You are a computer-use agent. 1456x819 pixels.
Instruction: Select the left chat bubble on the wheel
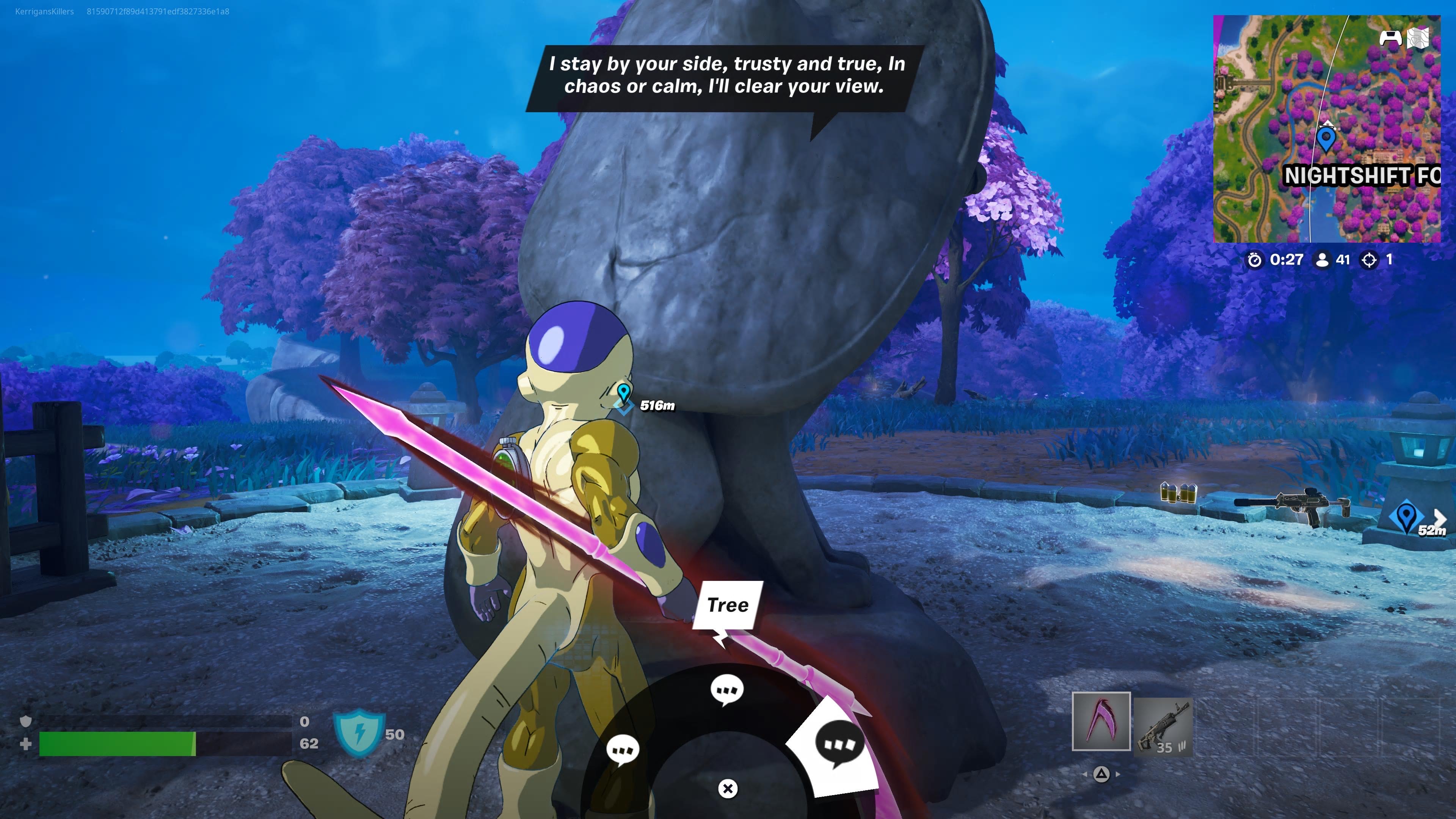[x=623, y=751]
